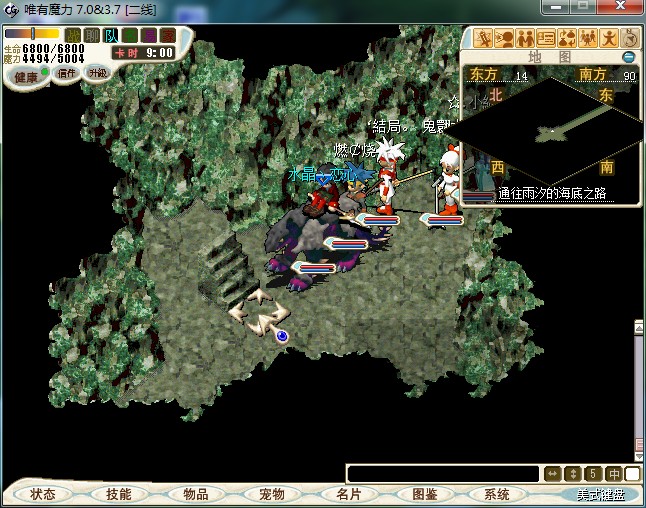Open the 图鉴 (Encyclopedia) menu

[x=424, y=494]
